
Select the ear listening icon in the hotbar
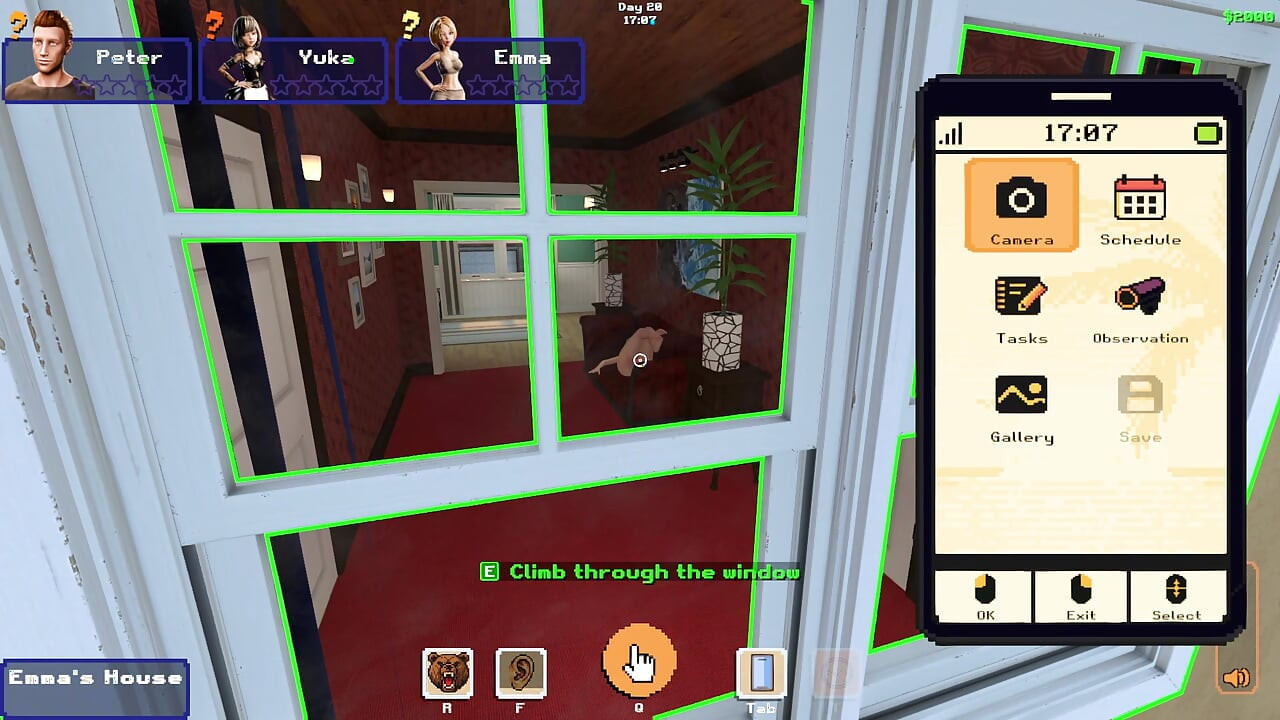(522, 674)
